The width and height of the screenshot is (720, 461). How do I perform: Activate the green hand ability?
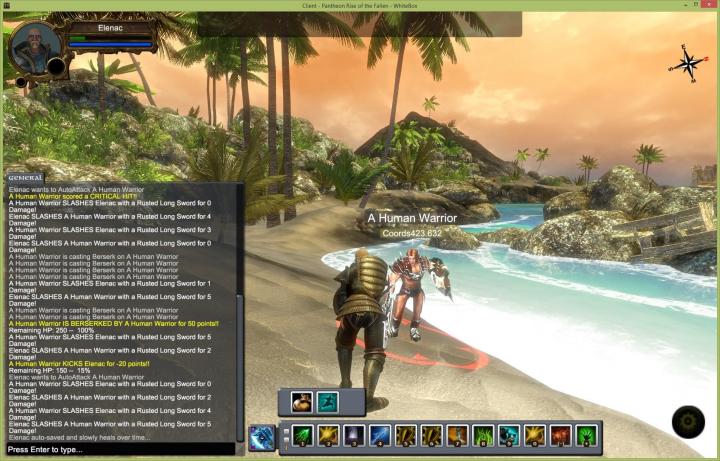[587, 436]
